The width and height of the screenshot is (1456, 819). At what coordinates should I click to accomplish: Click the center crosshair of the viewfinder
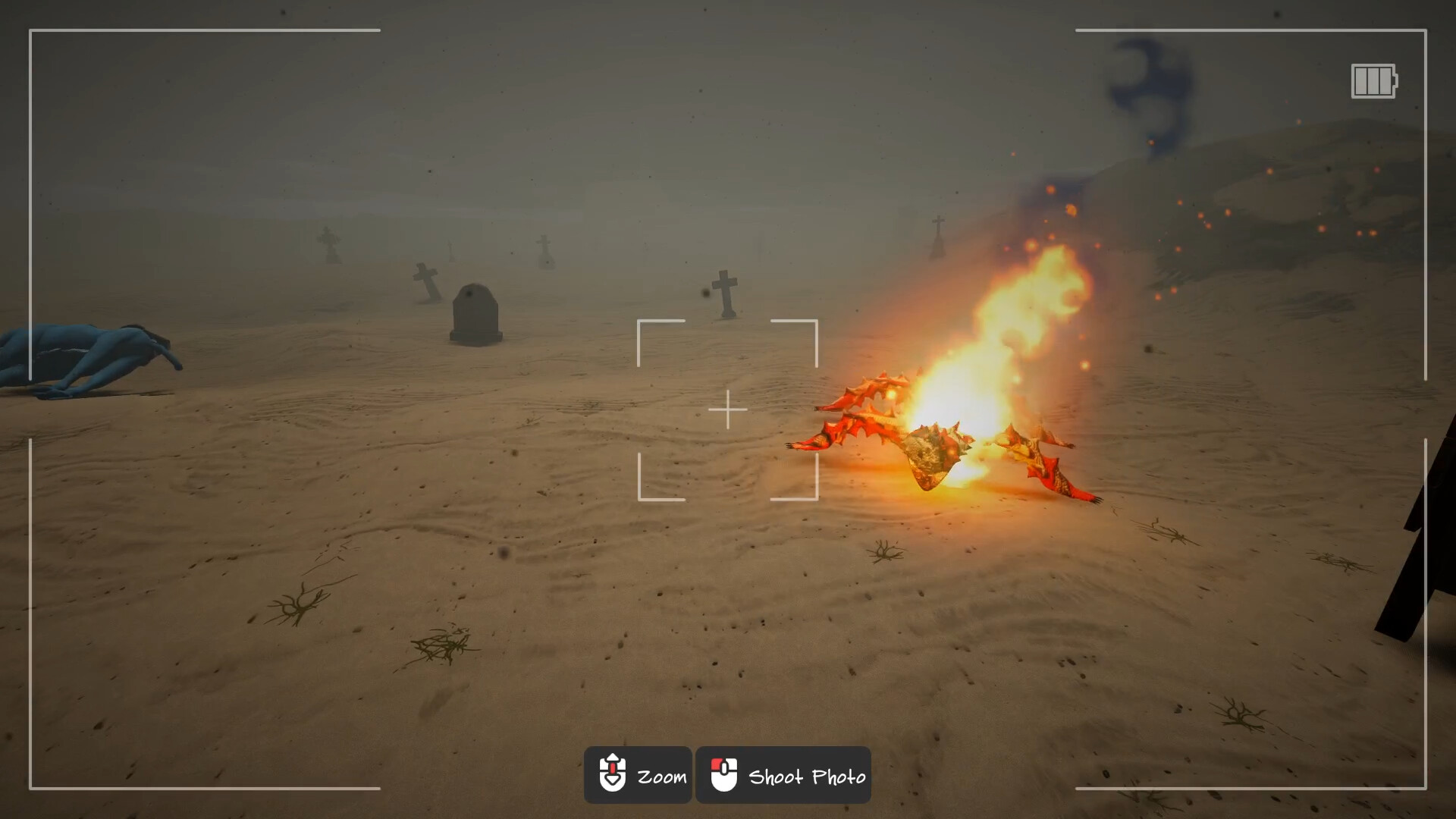click(x=728, y=408)
